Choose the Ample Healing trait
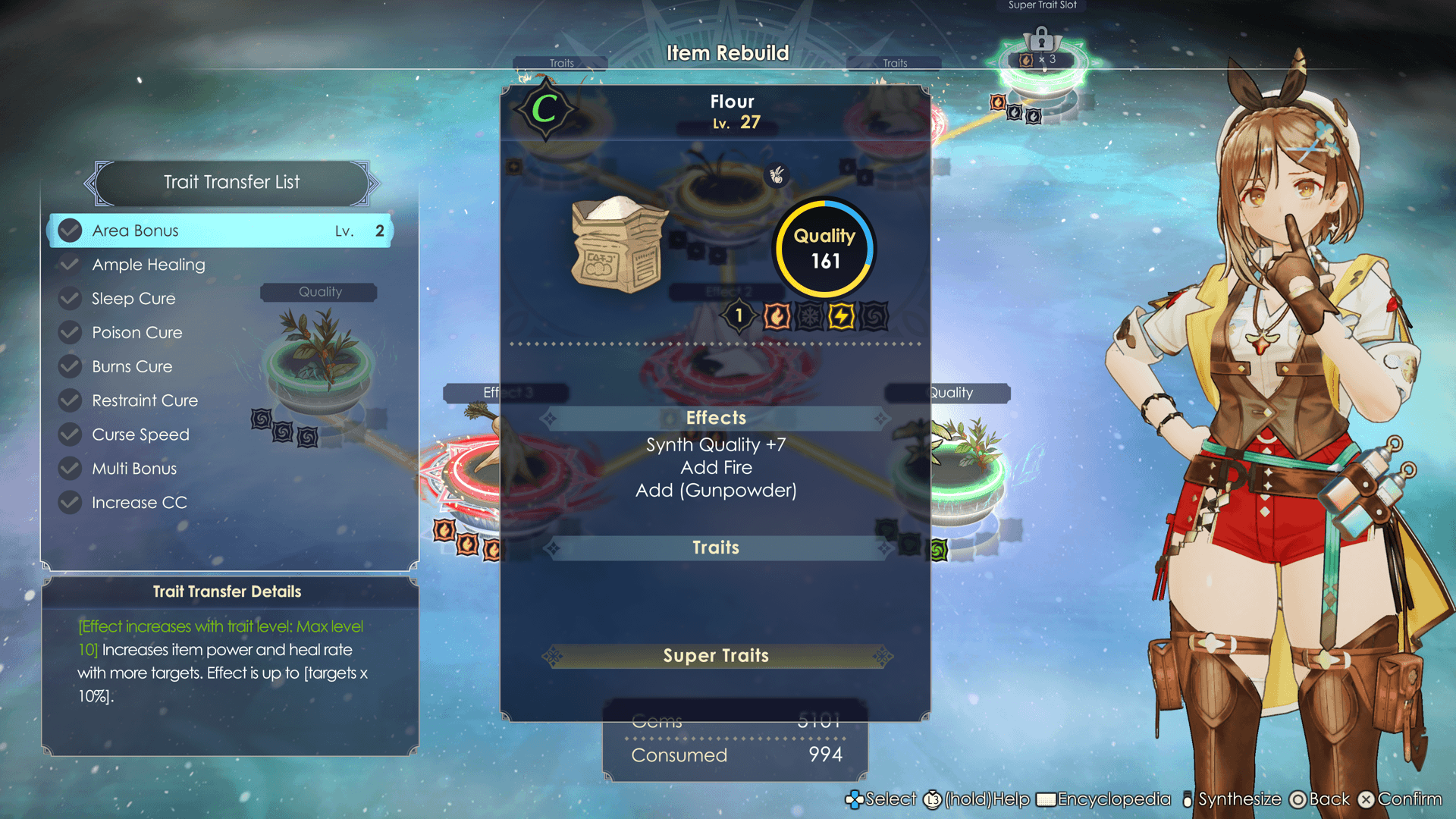Viewport: 1456px width, 819px height. coord(149,265)
